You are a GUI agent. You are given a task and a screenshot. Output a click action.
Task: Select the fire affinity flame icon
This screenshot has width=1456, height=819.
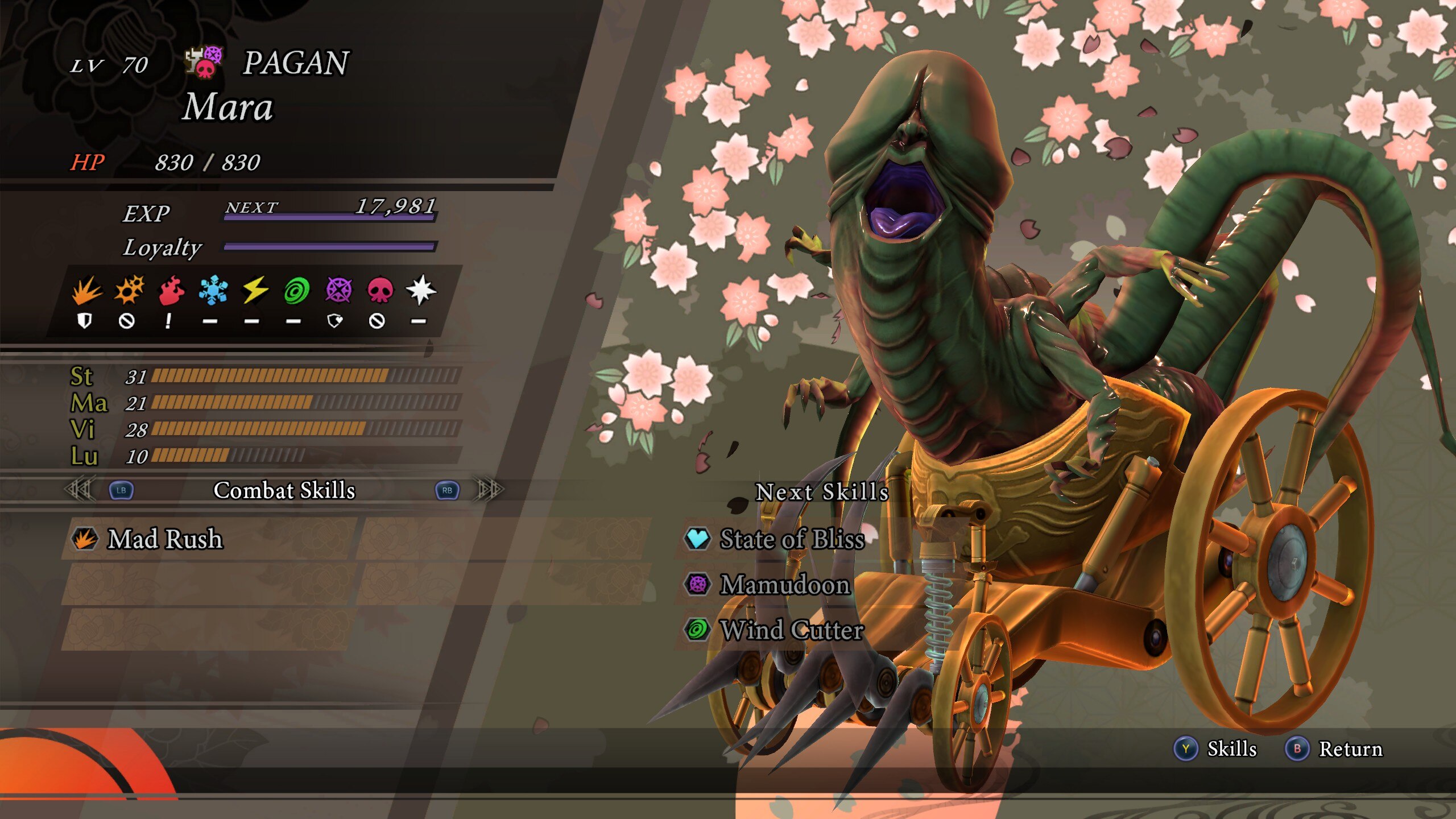[171, 291]
